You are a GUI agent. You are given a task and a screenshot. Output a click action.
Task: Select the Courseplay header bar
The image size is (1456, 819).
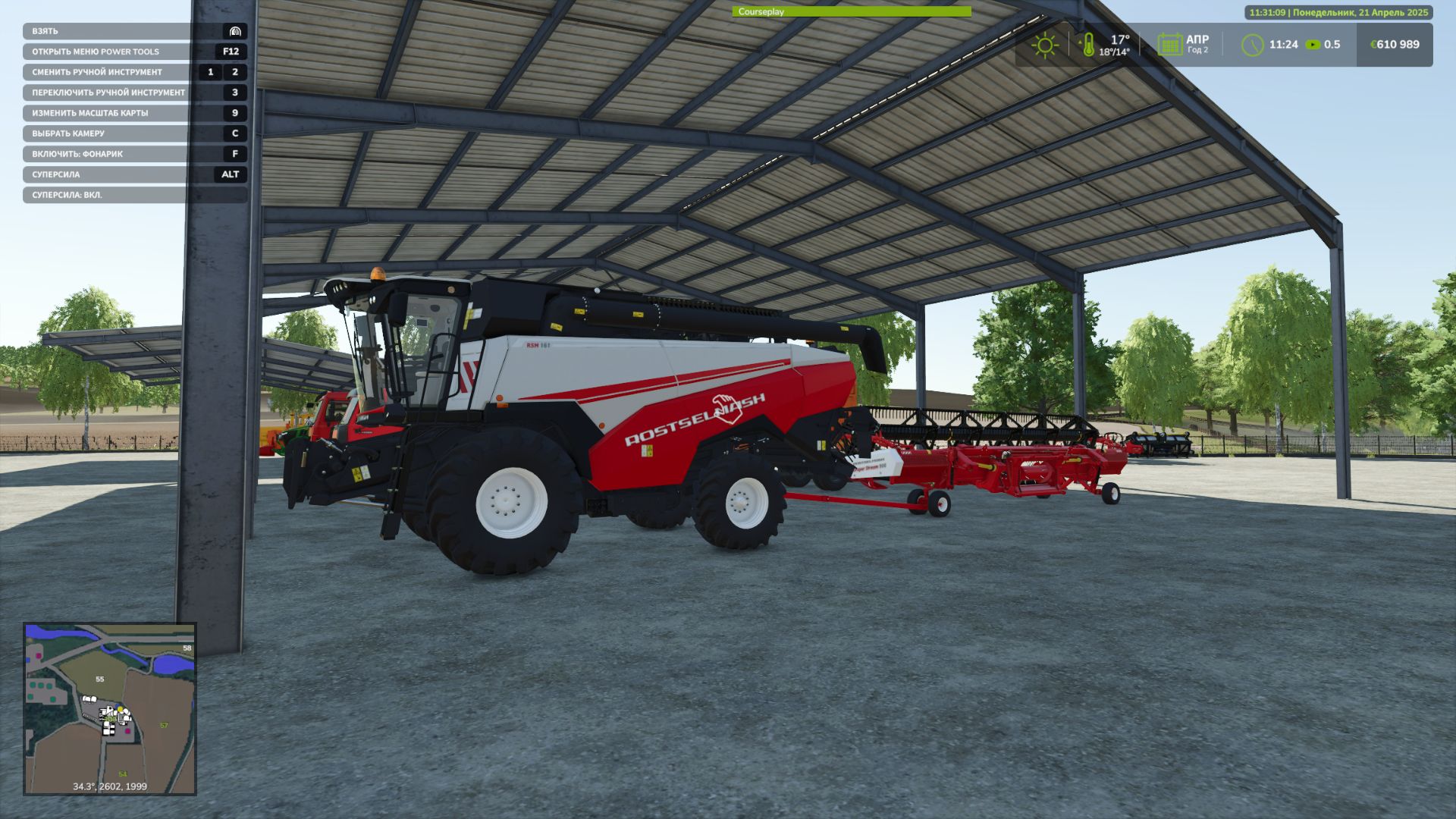click(x=762, y=11)
